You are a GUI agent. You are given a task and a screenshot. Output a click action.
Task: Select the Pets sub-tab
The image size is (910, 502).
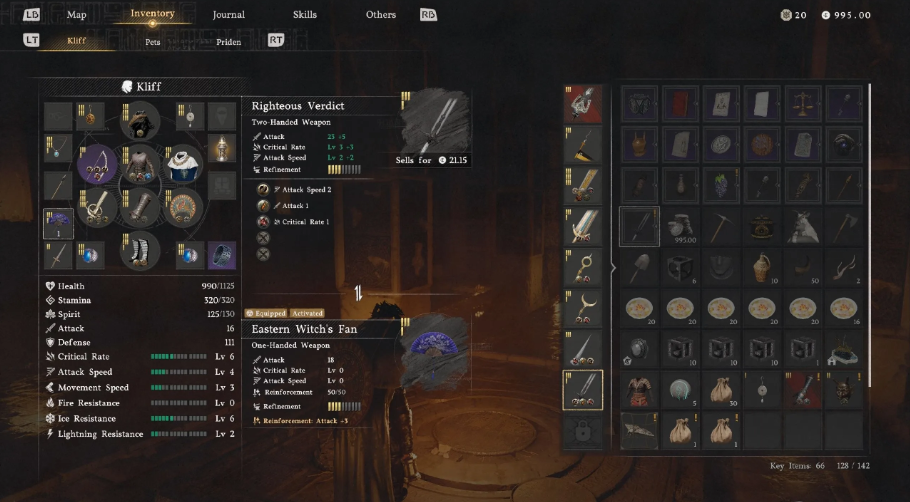pos(152,42)
